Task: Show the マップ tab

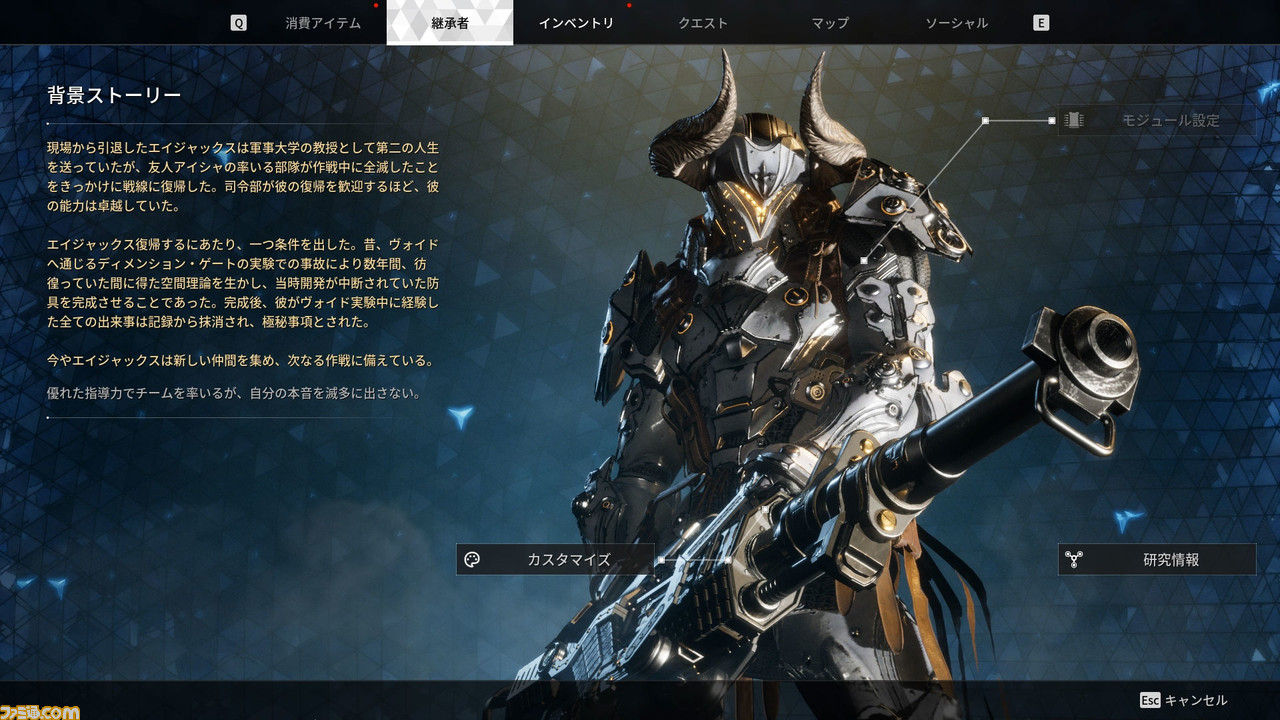Action: [x=830, y=23]
